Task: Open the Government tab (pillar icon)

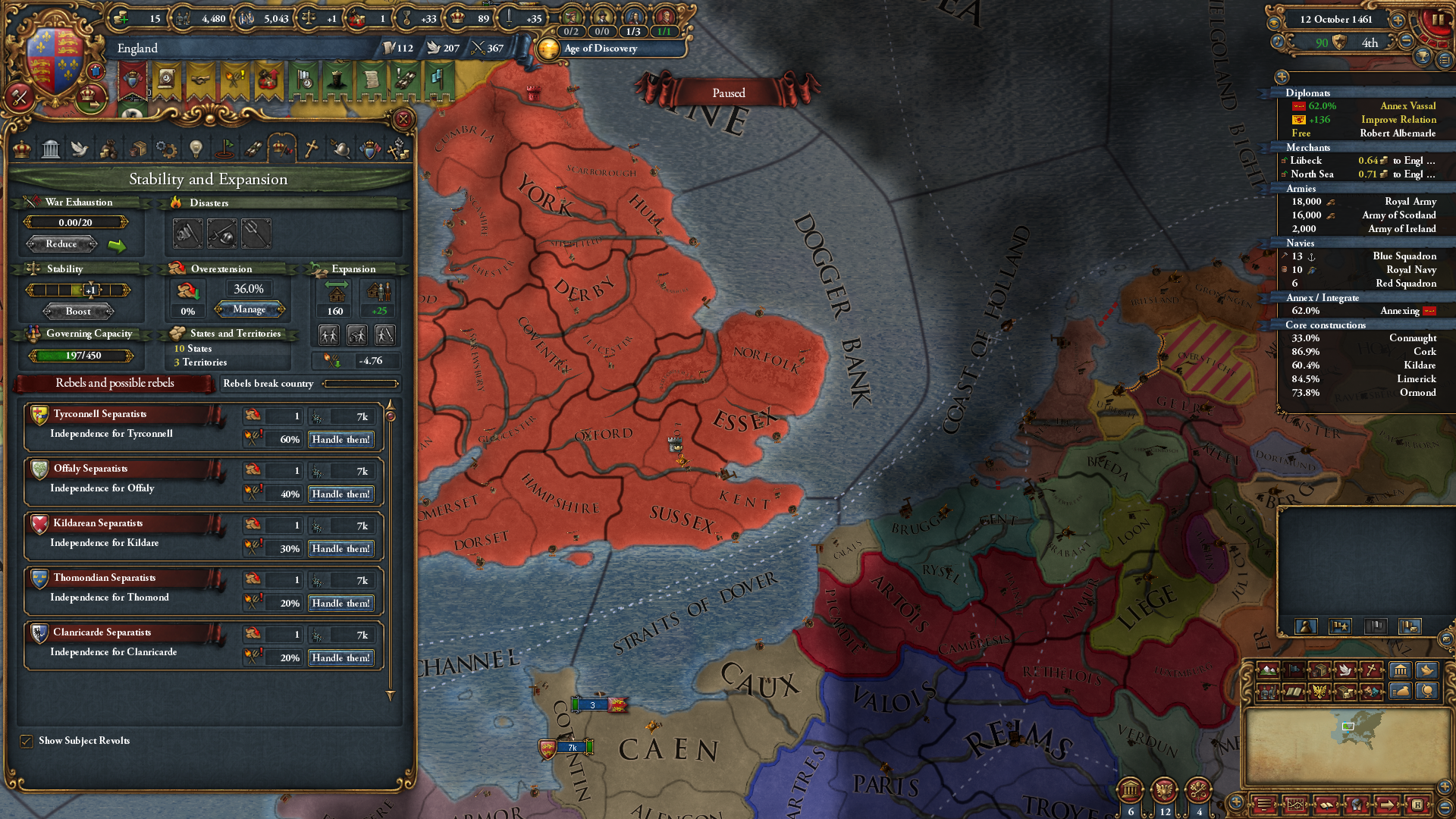Action: click(51, 149)
